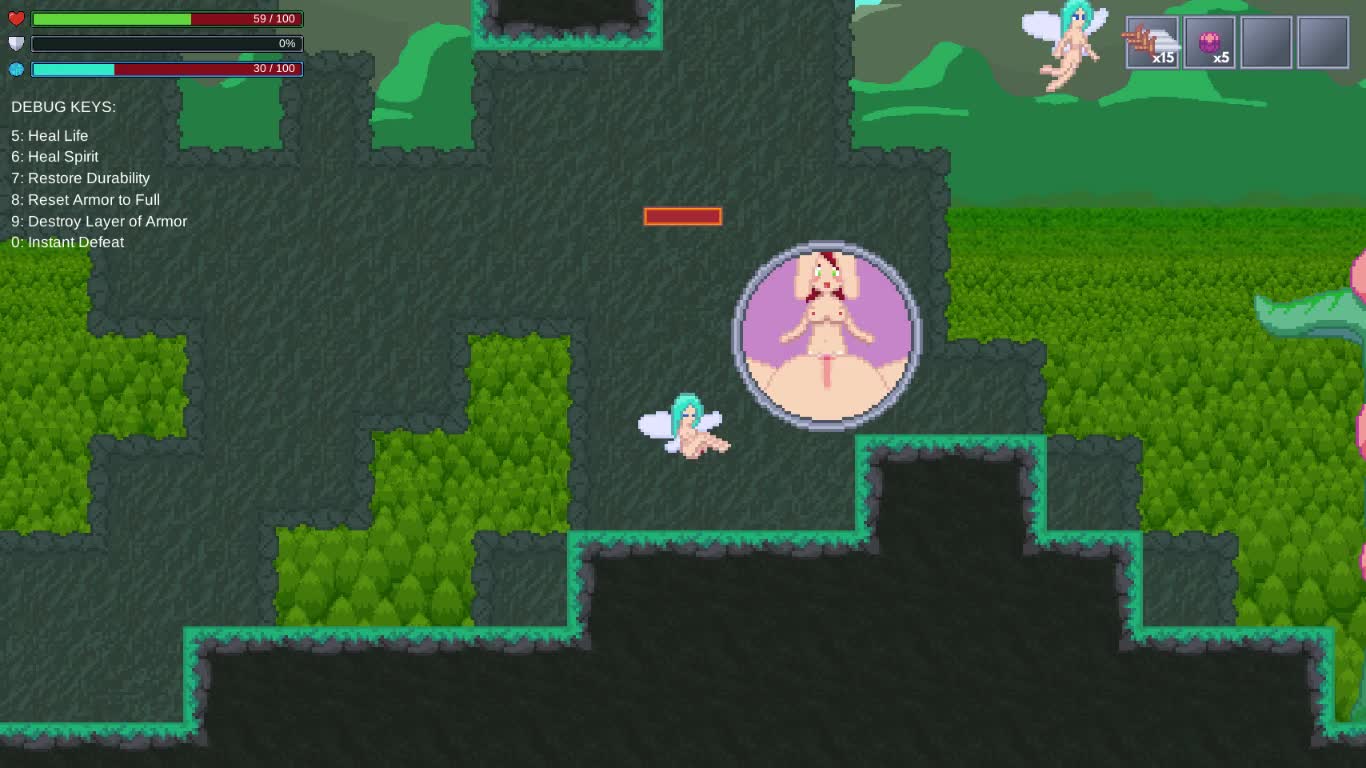1366x768 pixels.
Task: Click the heart health icon
Action: tap(14, 18)
